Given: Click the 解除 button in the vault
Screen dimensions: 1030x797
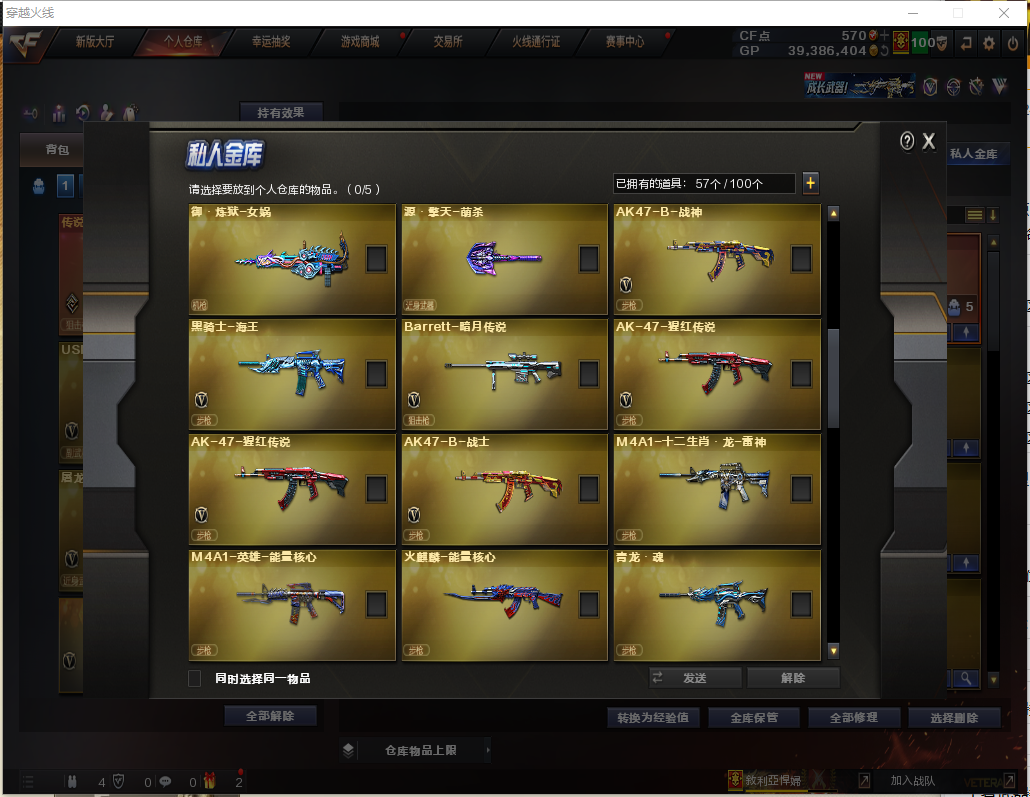Looking at the screenshot, I should pos(793,678).
